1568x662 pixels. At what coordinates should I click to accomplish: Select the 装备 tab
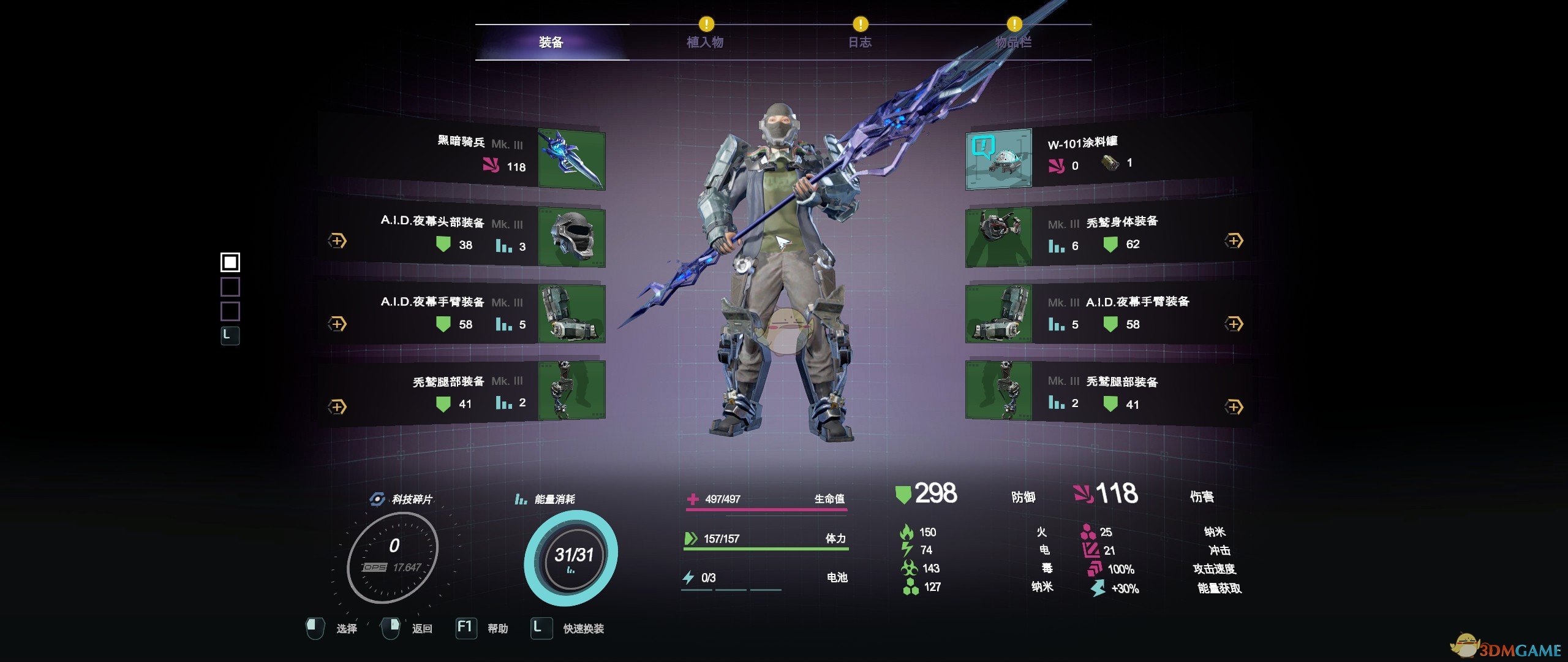pos(551,42)
